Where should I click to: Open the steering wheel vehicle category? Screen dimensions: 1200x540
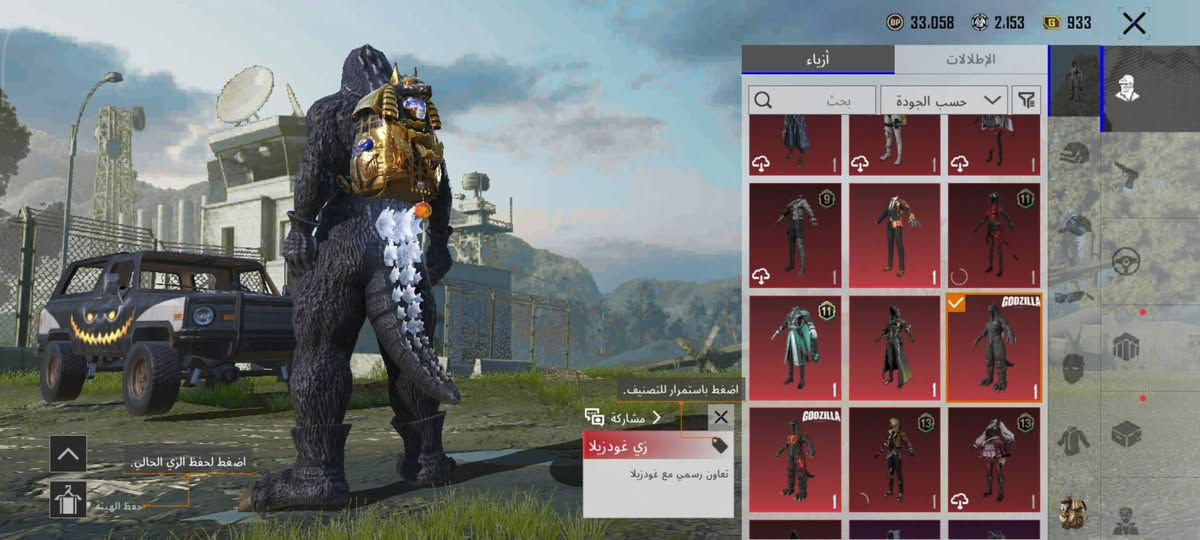1127,263
